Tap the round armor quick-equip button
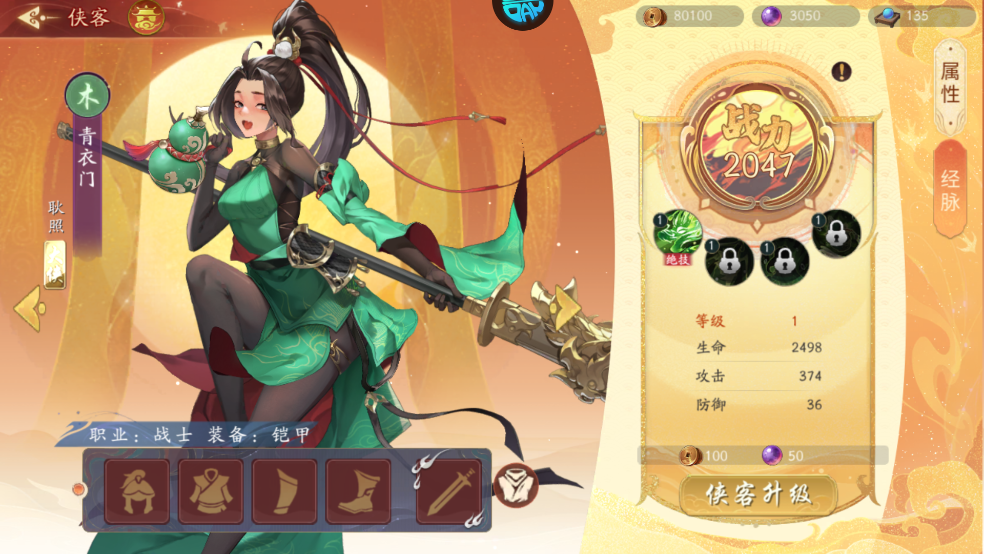 516,486
